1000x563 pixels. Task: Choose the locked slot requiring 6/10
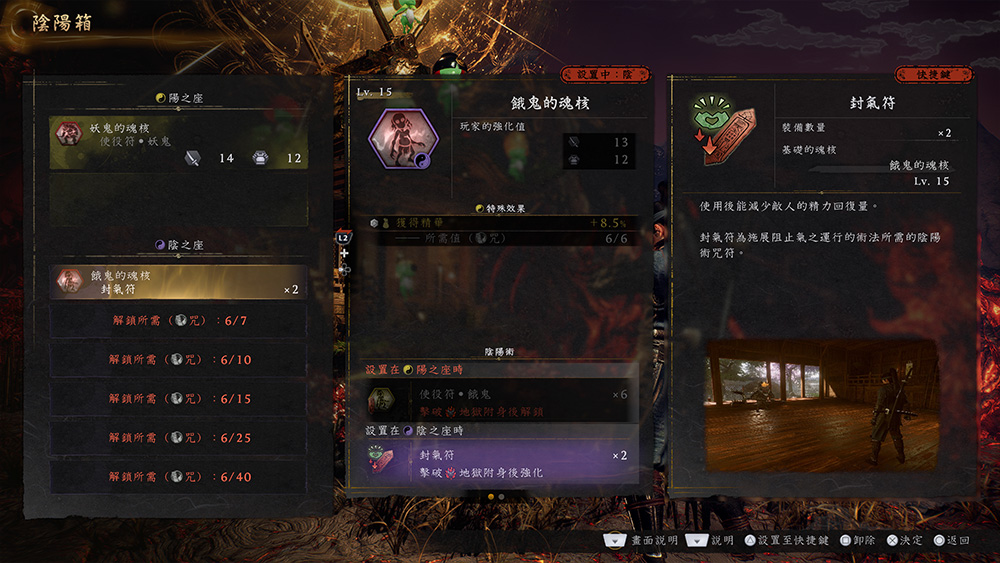179,360
